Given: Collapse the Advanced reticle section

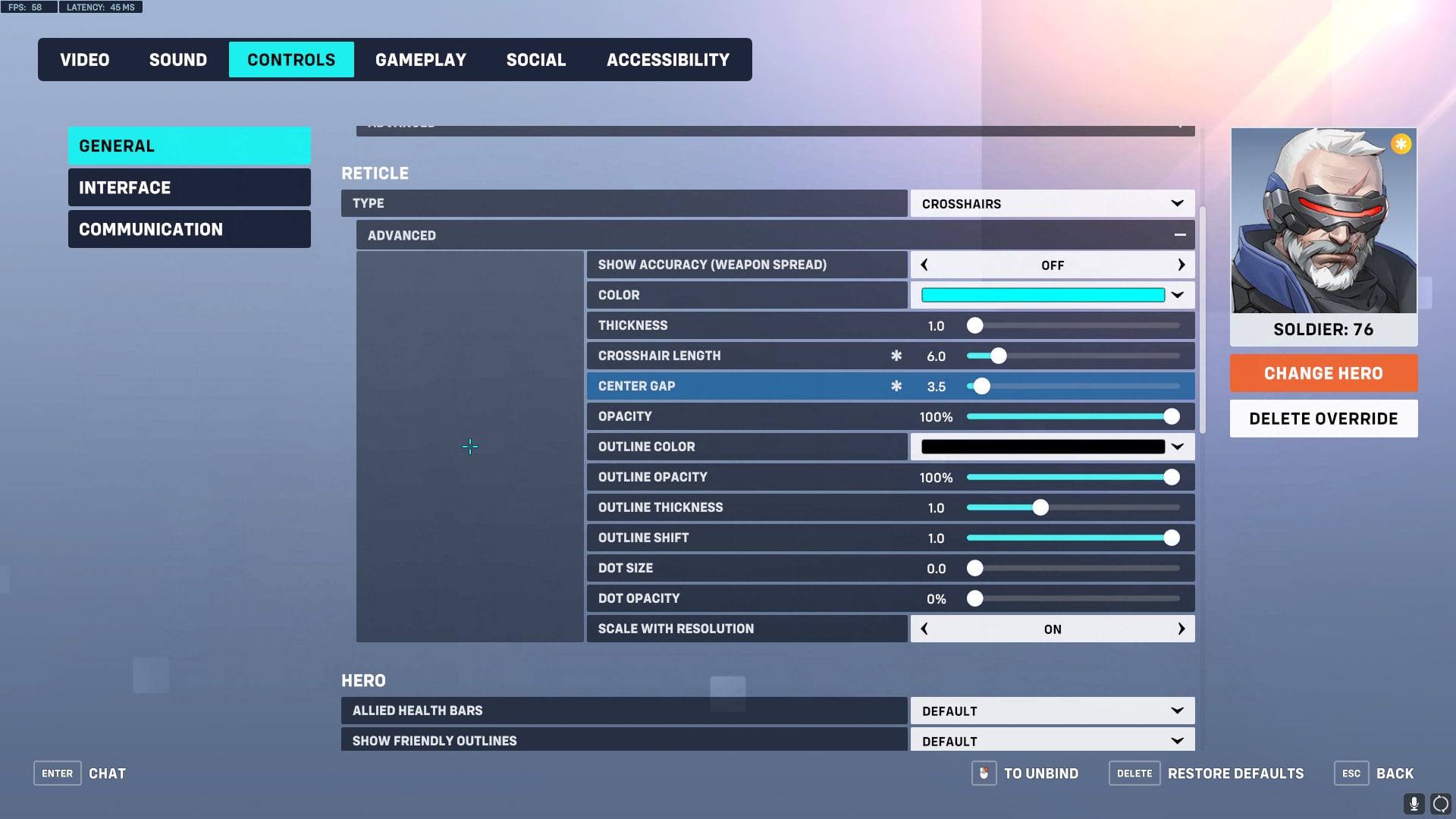Looking at the screenshot, I should tap(1180, 234).
